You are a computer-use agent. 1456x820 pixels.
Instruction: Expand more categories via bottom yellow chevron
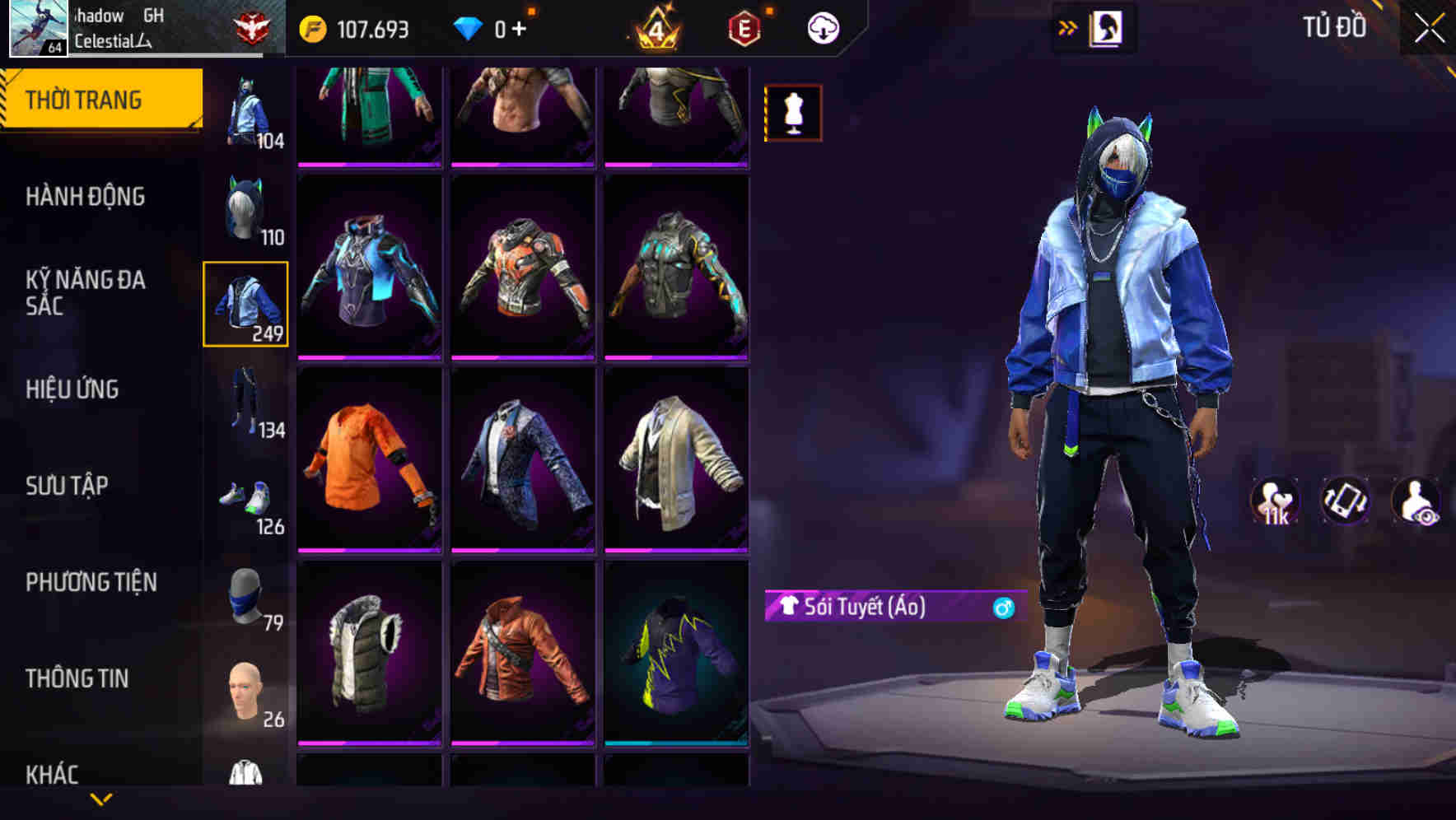[101, 801]
